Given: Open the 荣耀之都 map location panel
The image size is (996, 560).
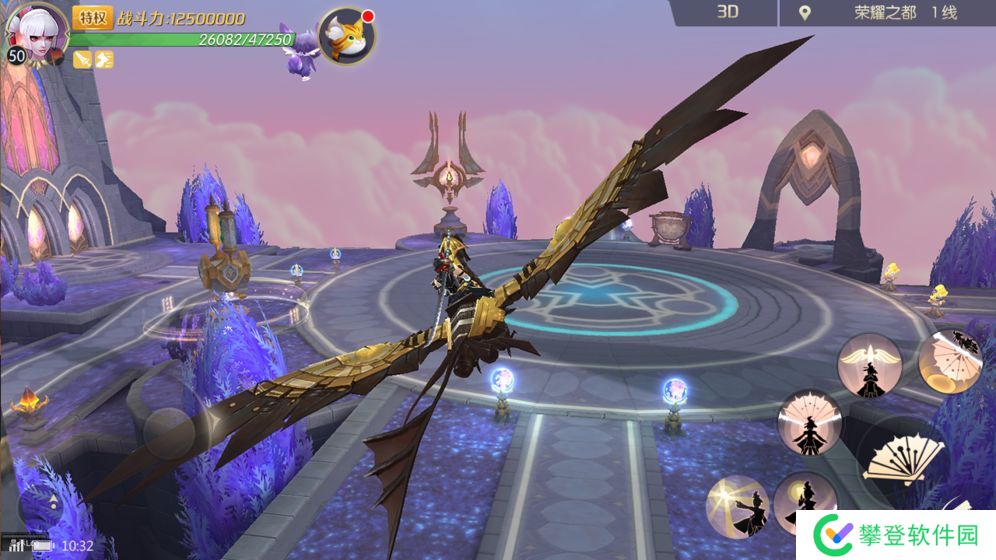Looking at the screenshot, I should (x=878, y=13).
